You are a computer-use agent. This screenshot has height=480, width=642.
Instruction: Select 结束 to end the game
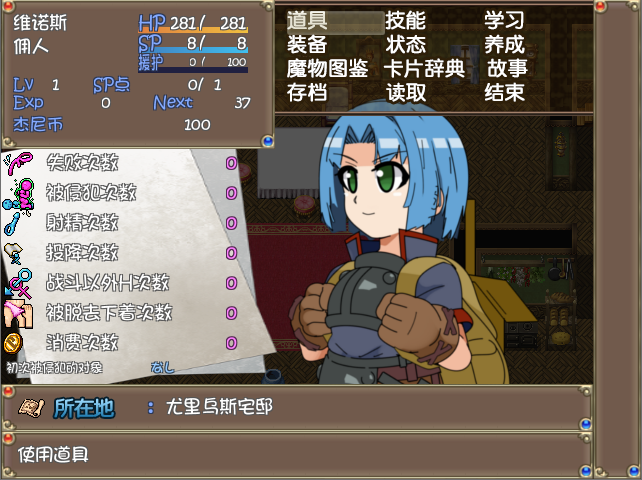504,93
